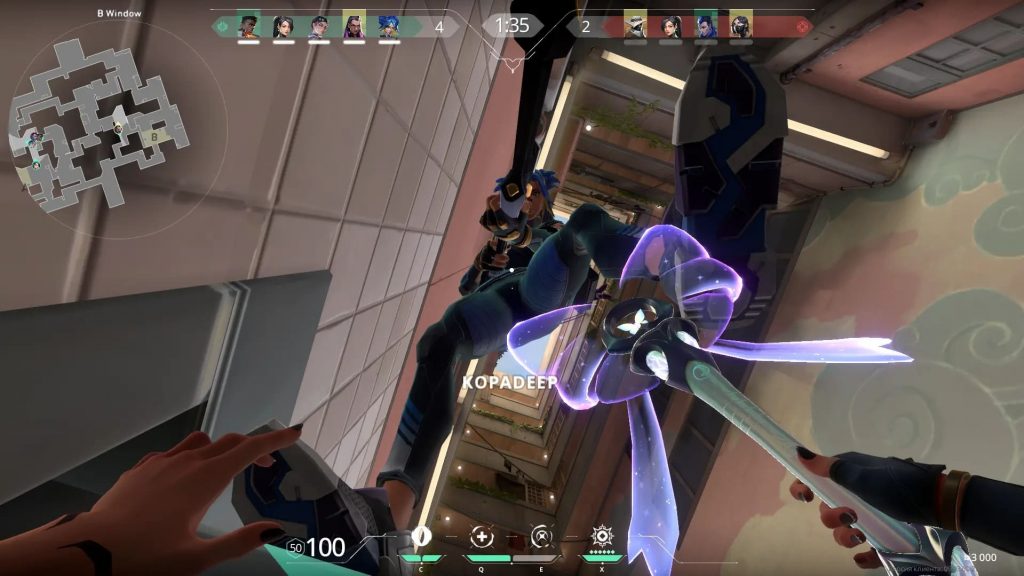Use the plus-sign orb ability
The height and width of the screenshot is (576, 1024).
(483, 535)
